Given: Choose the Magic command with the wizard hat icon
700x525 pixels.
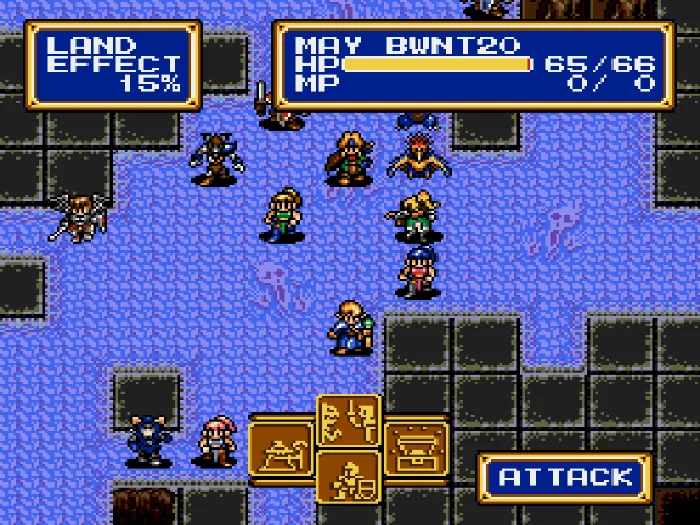Looking at the screenshot, I should 281,449.
